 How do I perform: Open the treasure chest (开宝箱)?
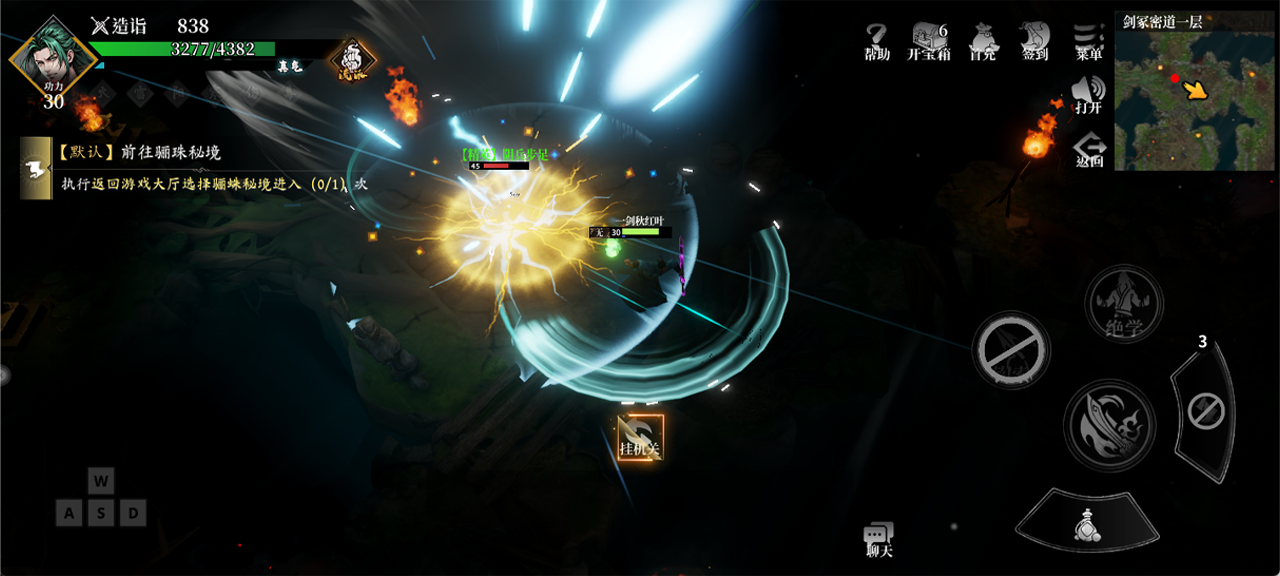pos(929,42)
